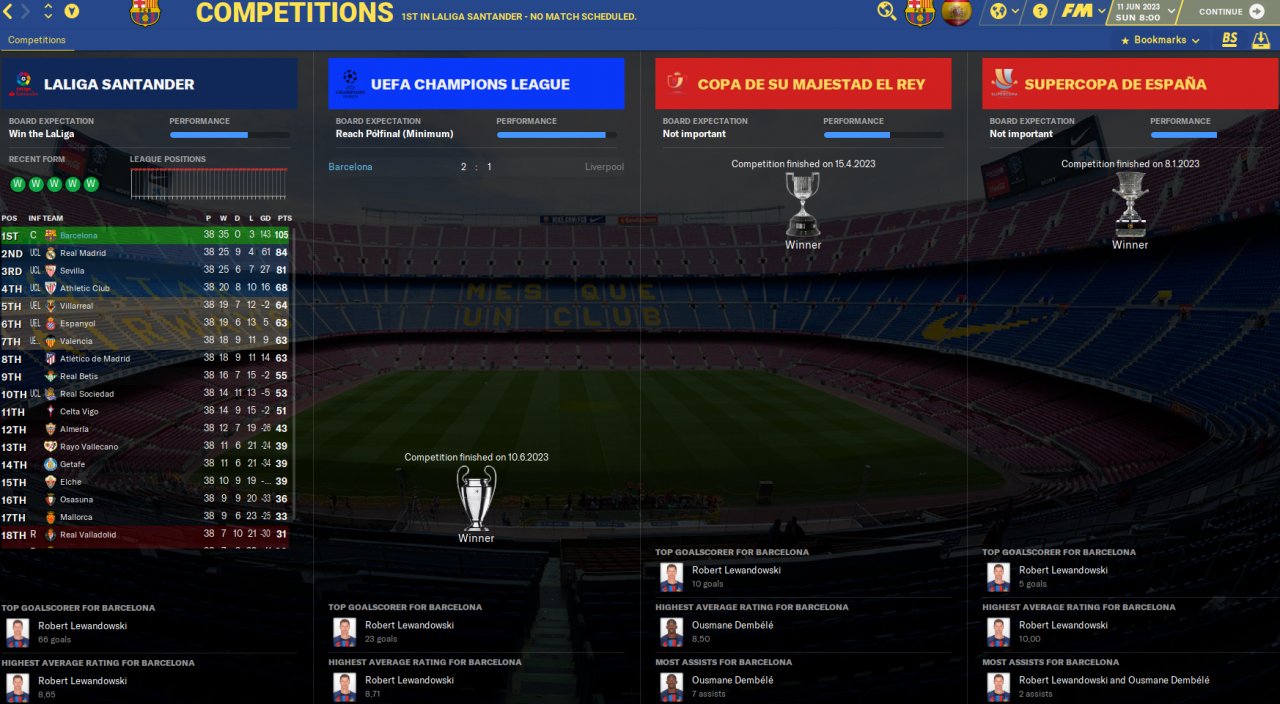Open the LaLiga Santander competition header
1280x704 pixels.
[x=149, y=84]
